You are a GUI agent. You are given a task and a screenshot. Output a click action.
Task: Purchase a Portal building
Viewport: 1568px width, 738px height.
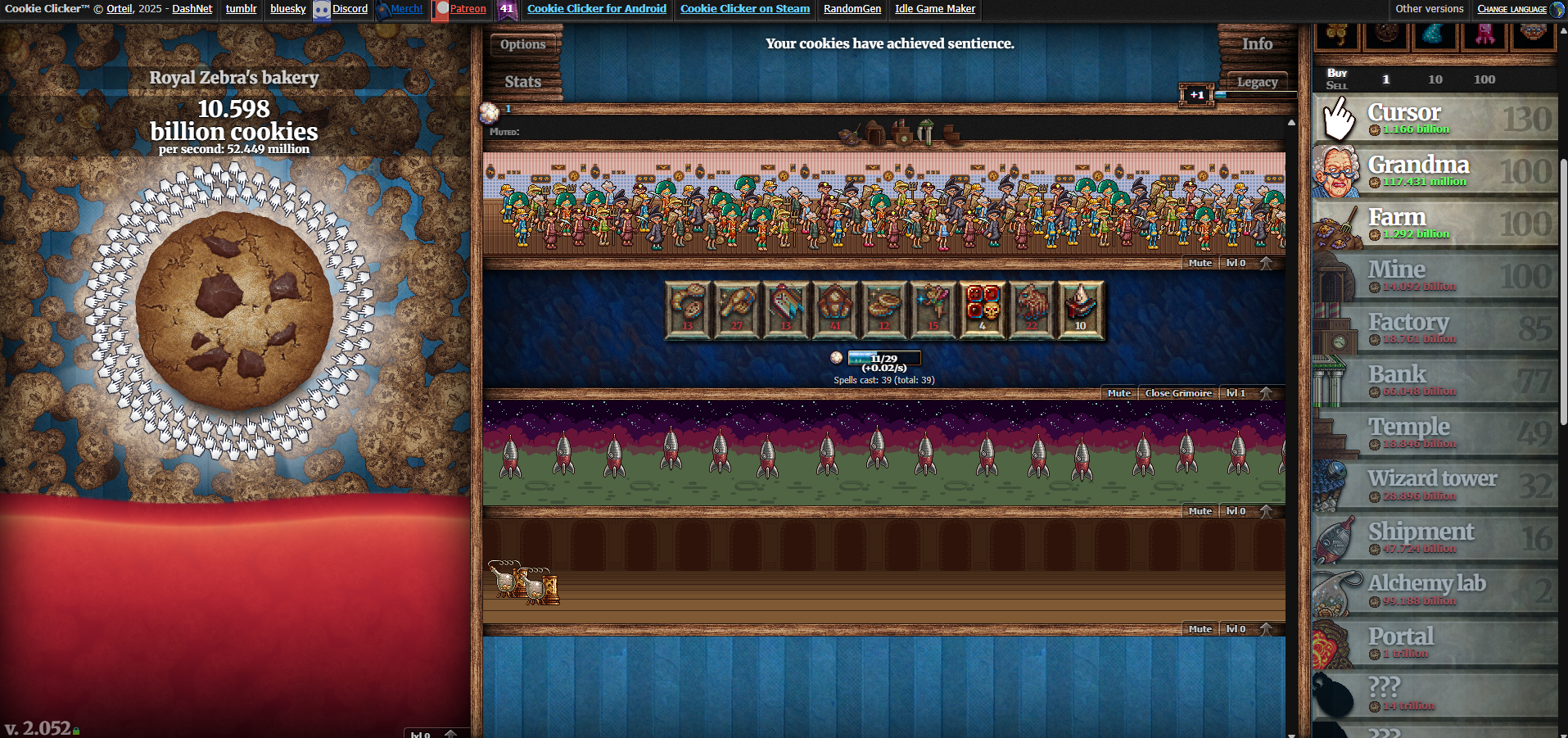click(1433, 643)
